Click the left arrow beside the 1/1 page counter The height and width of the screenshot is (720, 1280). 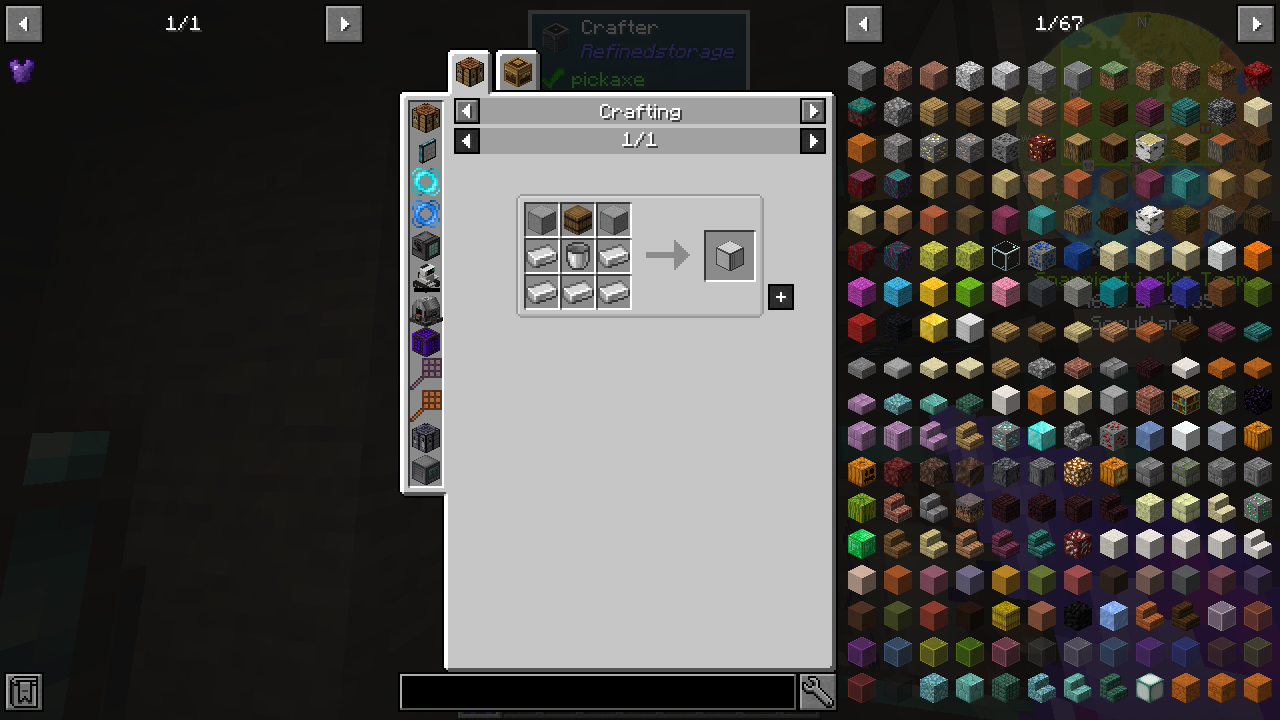coord(466,140)
